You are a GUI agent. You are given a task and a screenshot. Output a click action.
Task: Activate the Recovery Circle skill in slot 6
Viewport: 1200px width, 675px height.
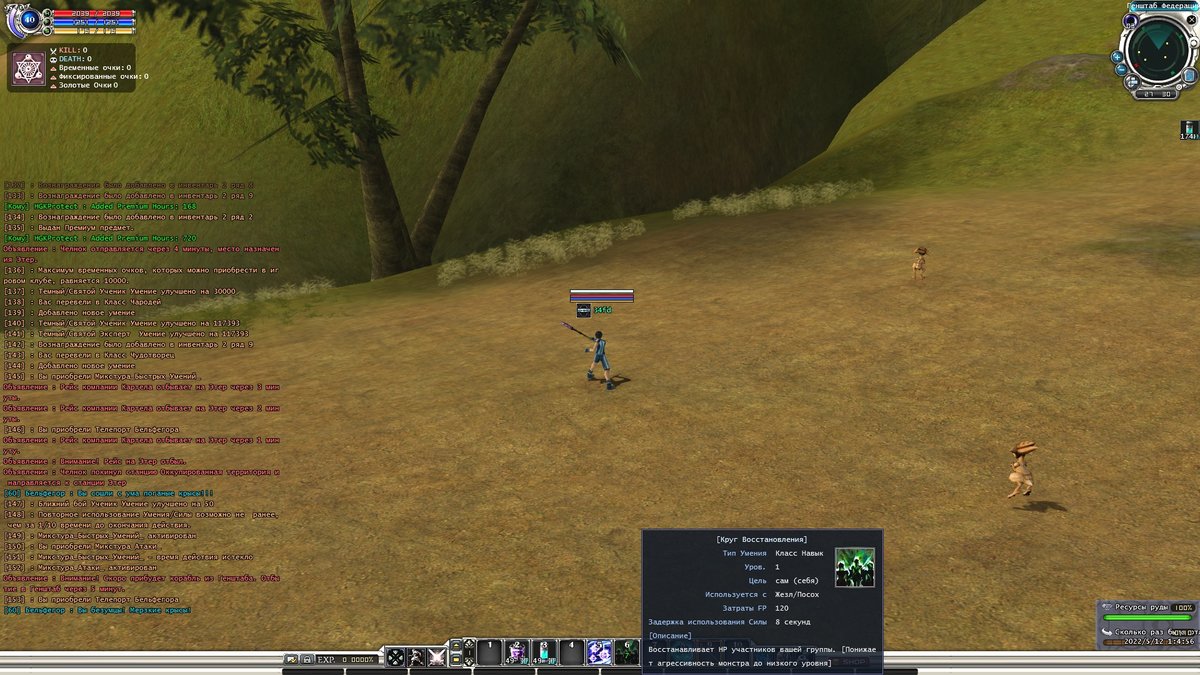[626, 652]
